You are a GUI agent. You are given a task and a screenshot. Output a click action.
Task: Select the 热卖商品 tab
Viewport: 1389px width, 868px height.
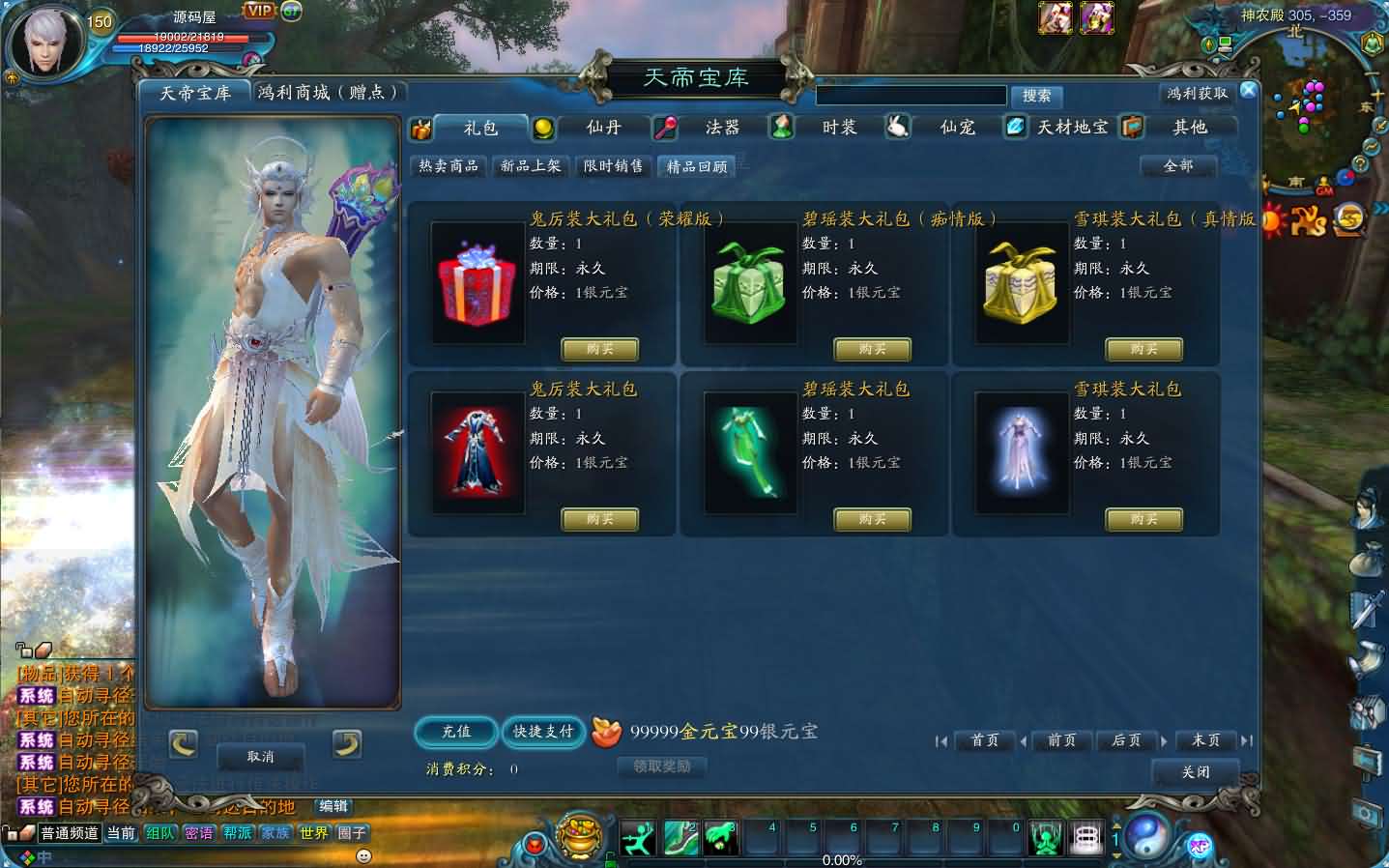448,165
